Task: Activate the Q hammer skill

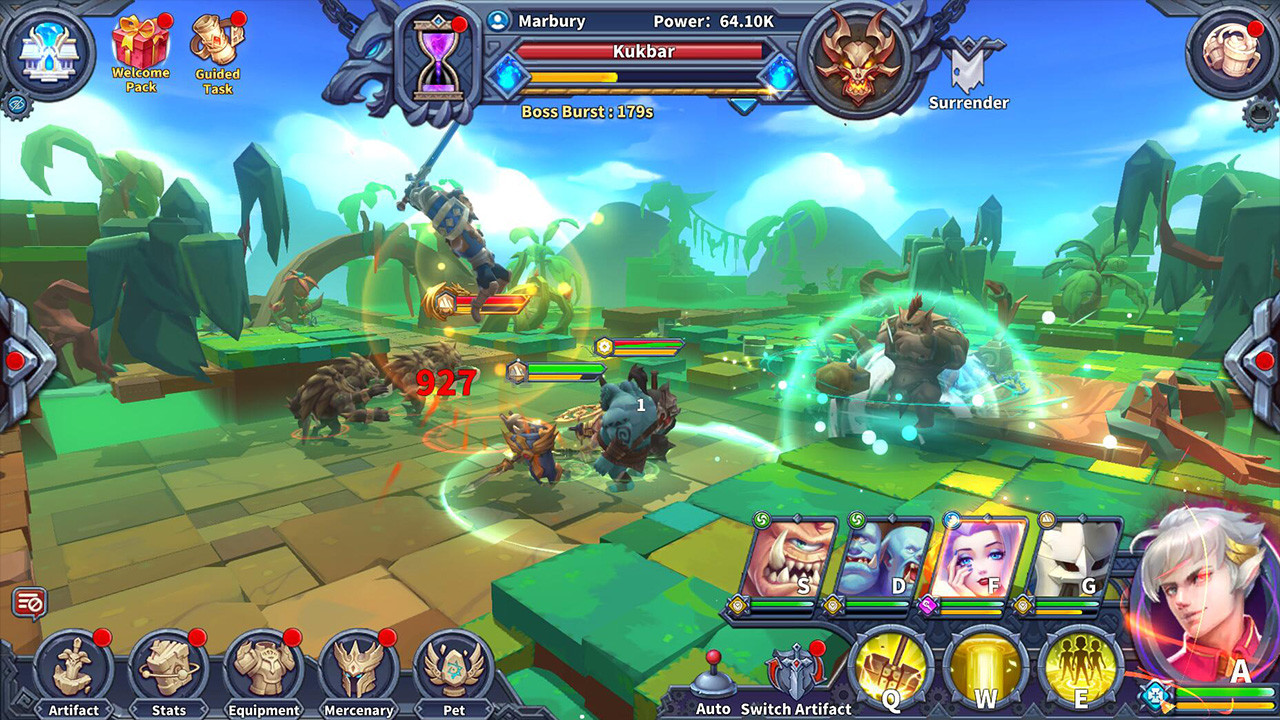Action: [x=891, y=667]
